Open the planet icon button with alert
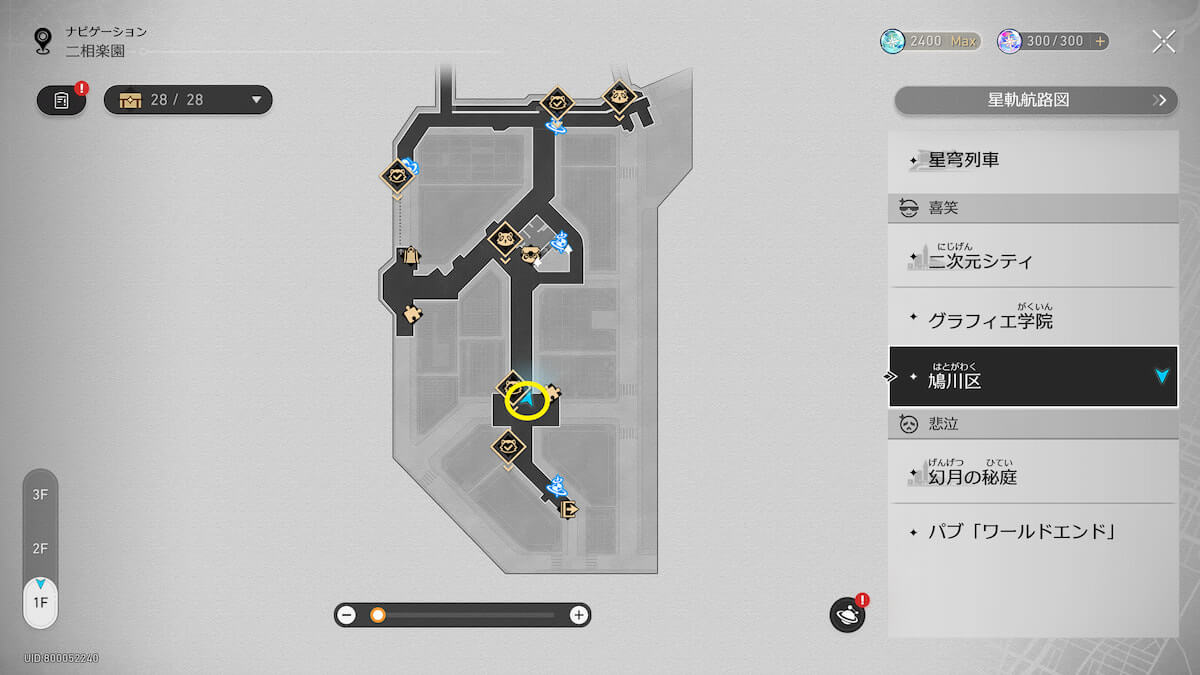Image resolution: width=1200 pixels, height=675 pixels. coord(847,614)
